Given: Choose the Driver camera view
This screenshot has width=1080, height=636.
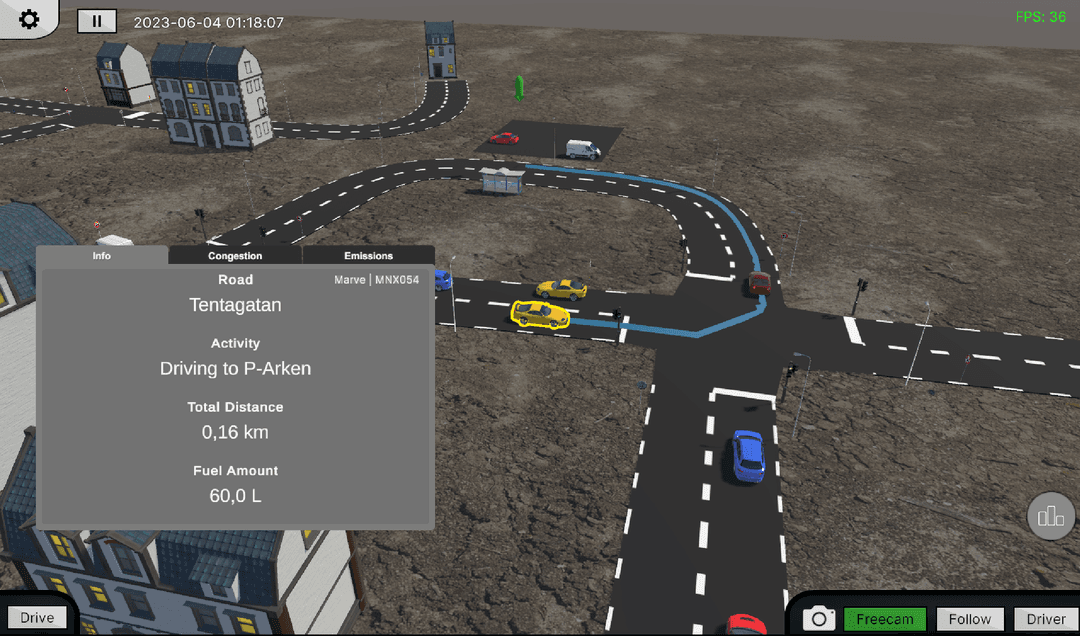Looking at the screenshot, I should pos(1046,619).
